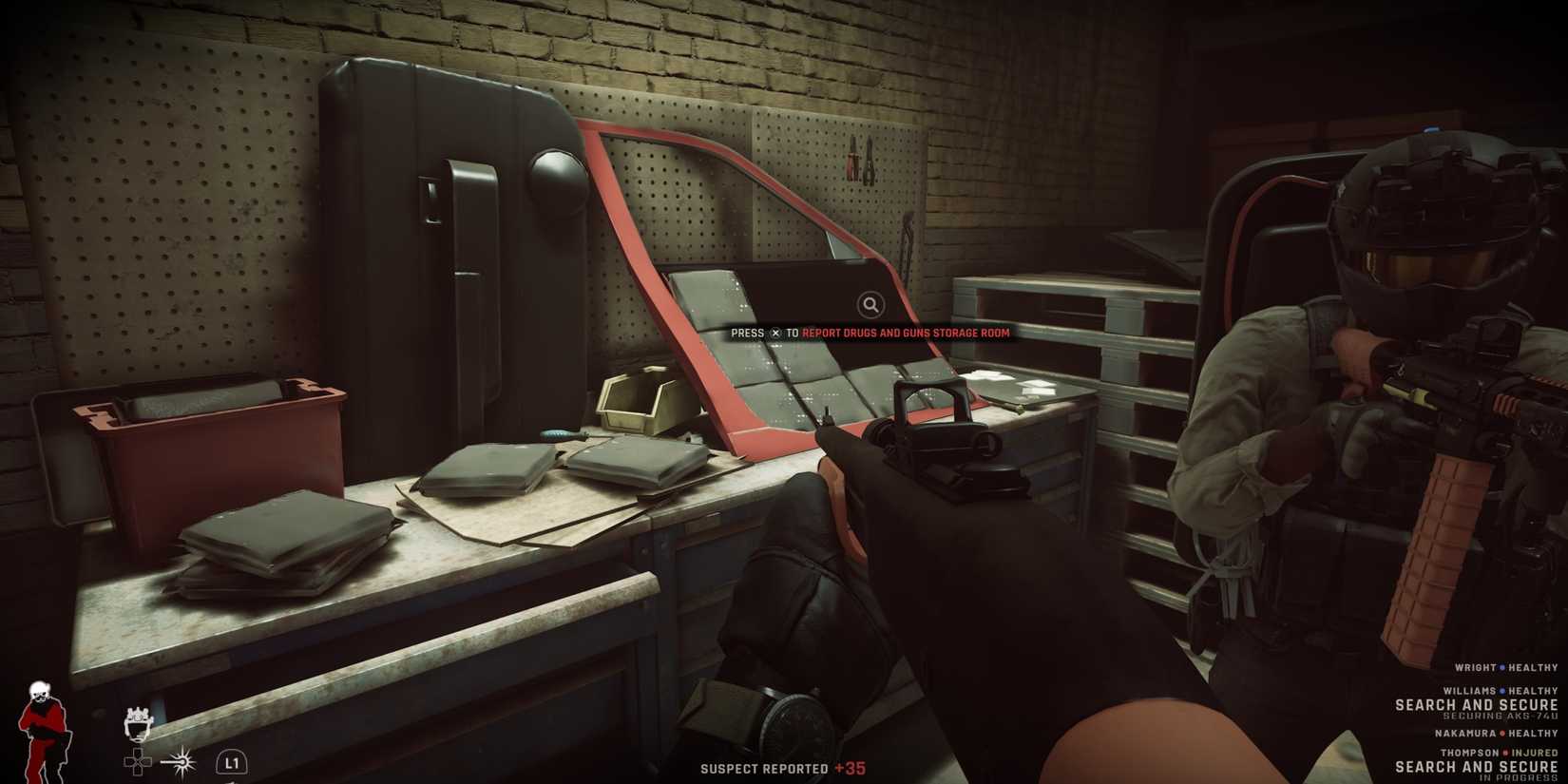Screen dimensions: 1568x784
Task: Expand Thompson's IN PROGRESS objective entry
Action: [x=1518, y=777]
